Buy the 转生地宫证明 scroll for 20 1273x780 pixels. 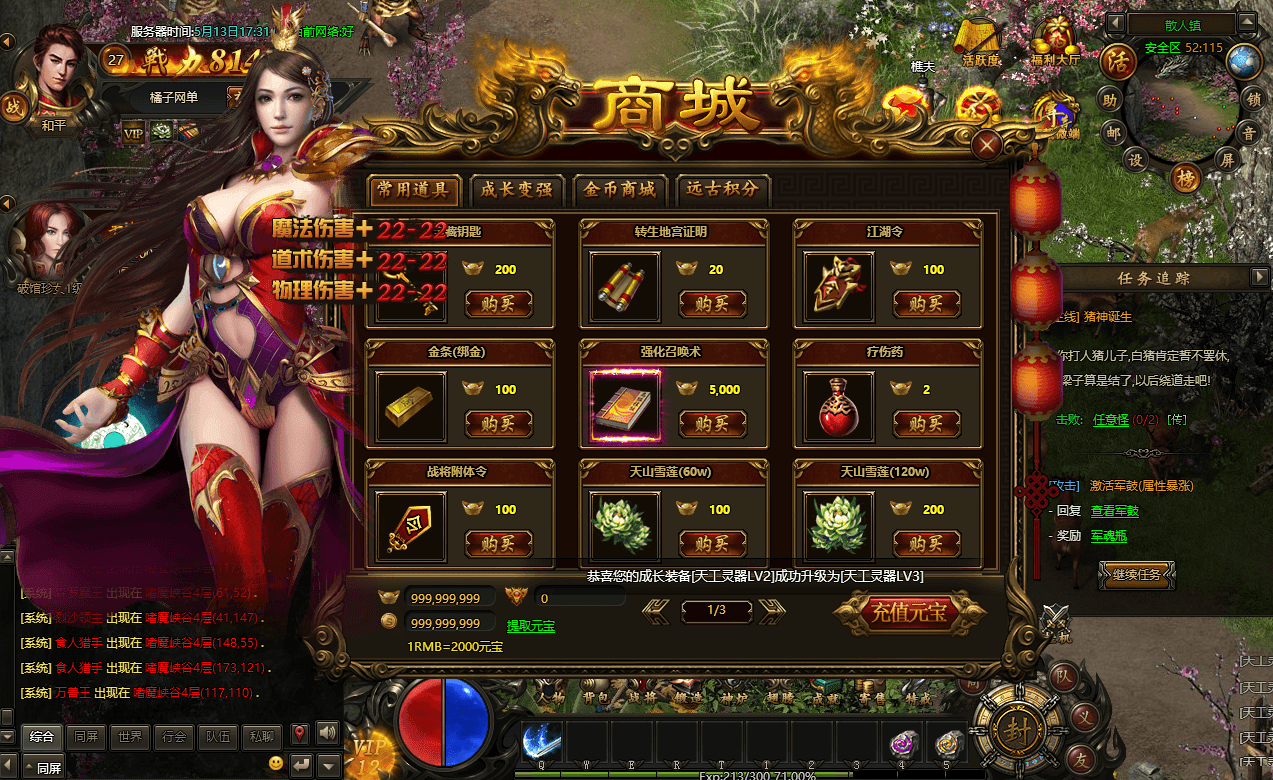click(712, 304)
